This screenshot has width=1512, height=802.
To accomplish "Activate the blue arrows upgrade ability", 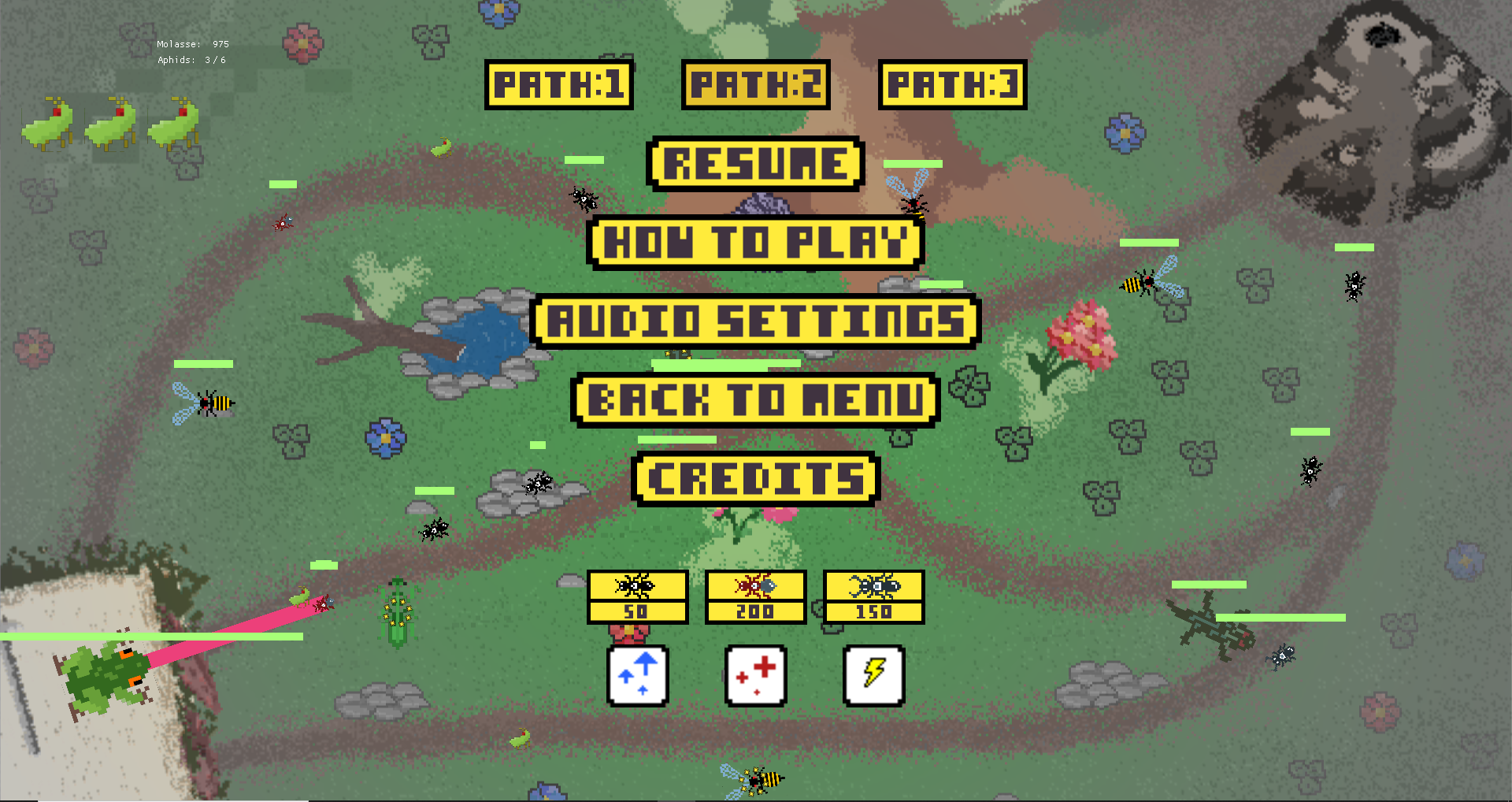I will pyautogui.click(x=638, y=676).
